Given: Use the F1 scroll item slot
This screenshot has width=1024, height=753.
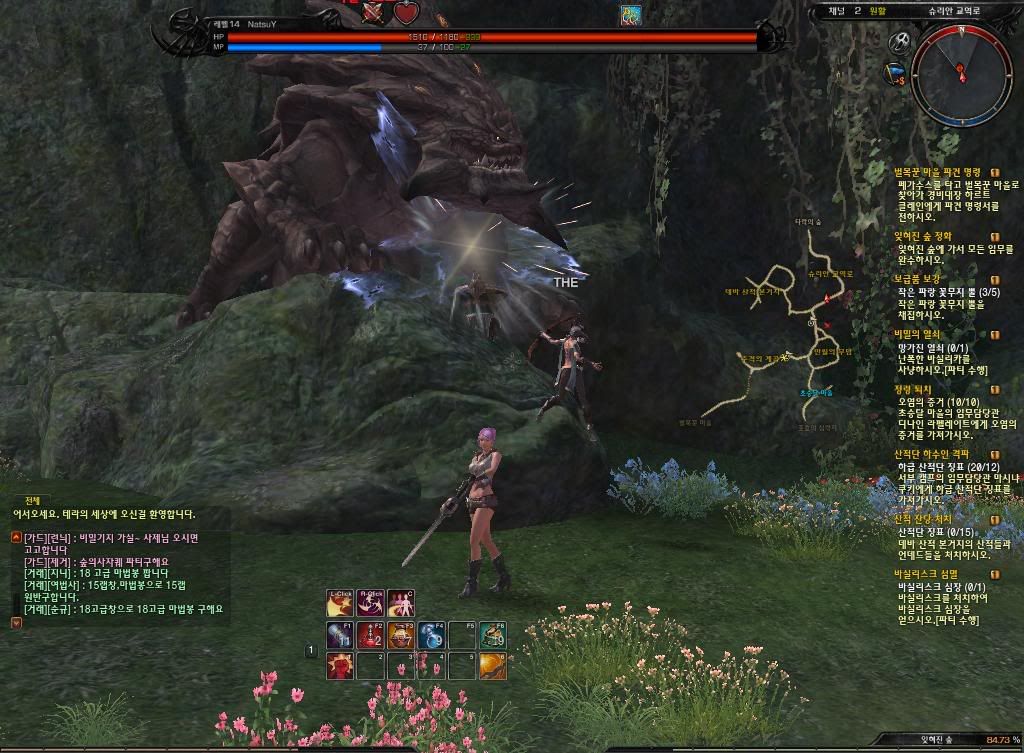Looking at the screenshot, I should (340, 635).
